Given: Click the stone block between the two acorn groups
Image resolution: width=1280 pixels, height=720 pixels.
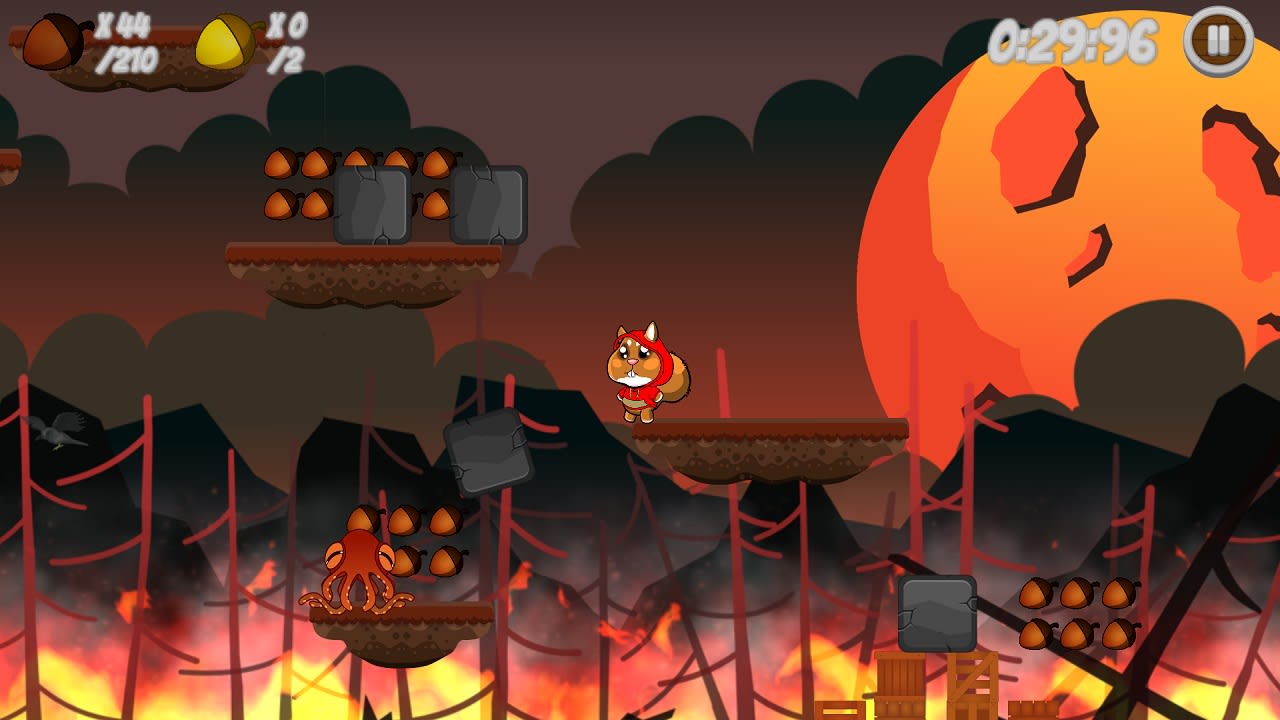Looking at the screenshot, I should click(x=372, y=205).
